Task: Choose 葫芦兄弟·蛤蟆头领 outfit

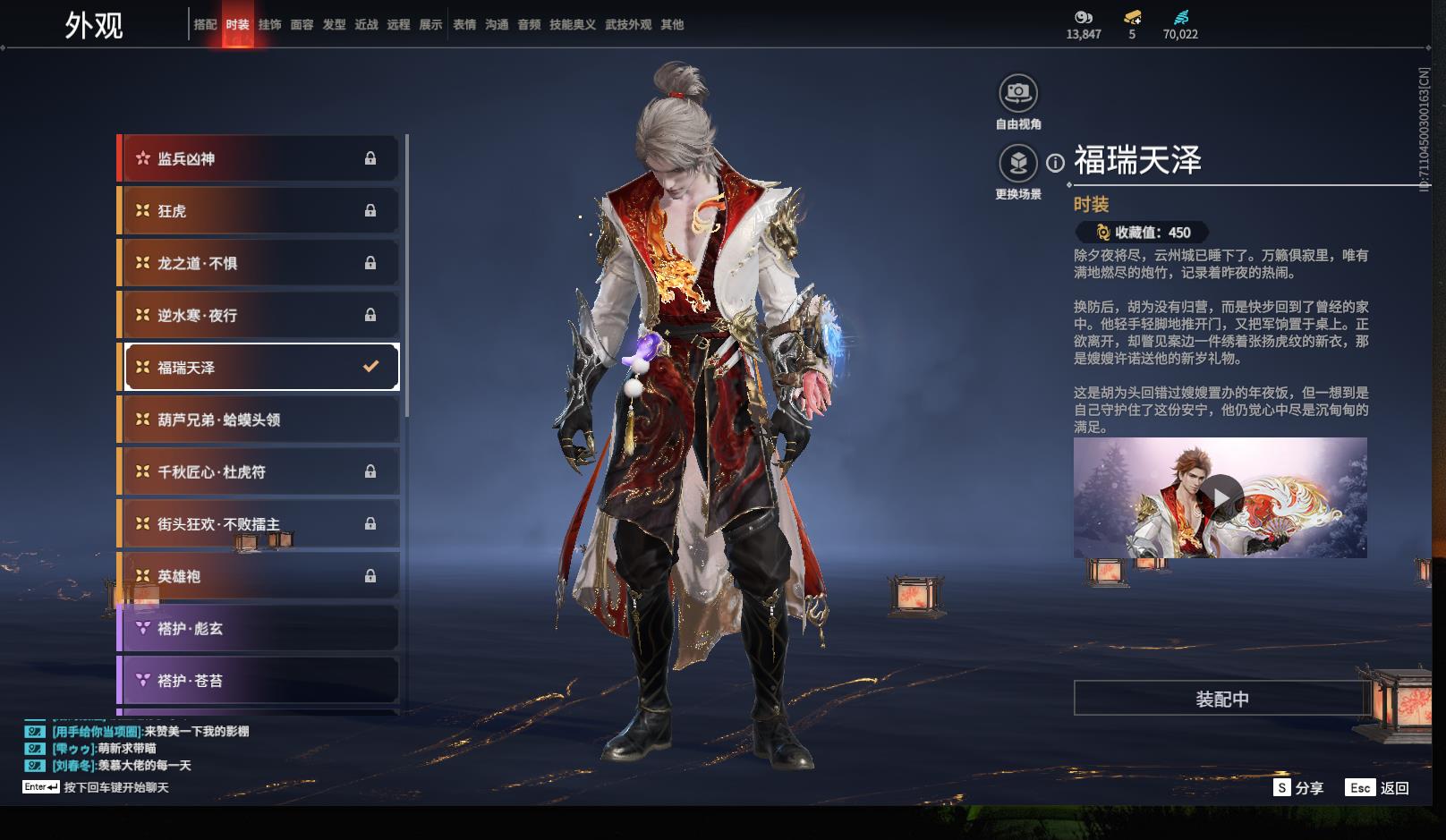Action: click(259, 420)
